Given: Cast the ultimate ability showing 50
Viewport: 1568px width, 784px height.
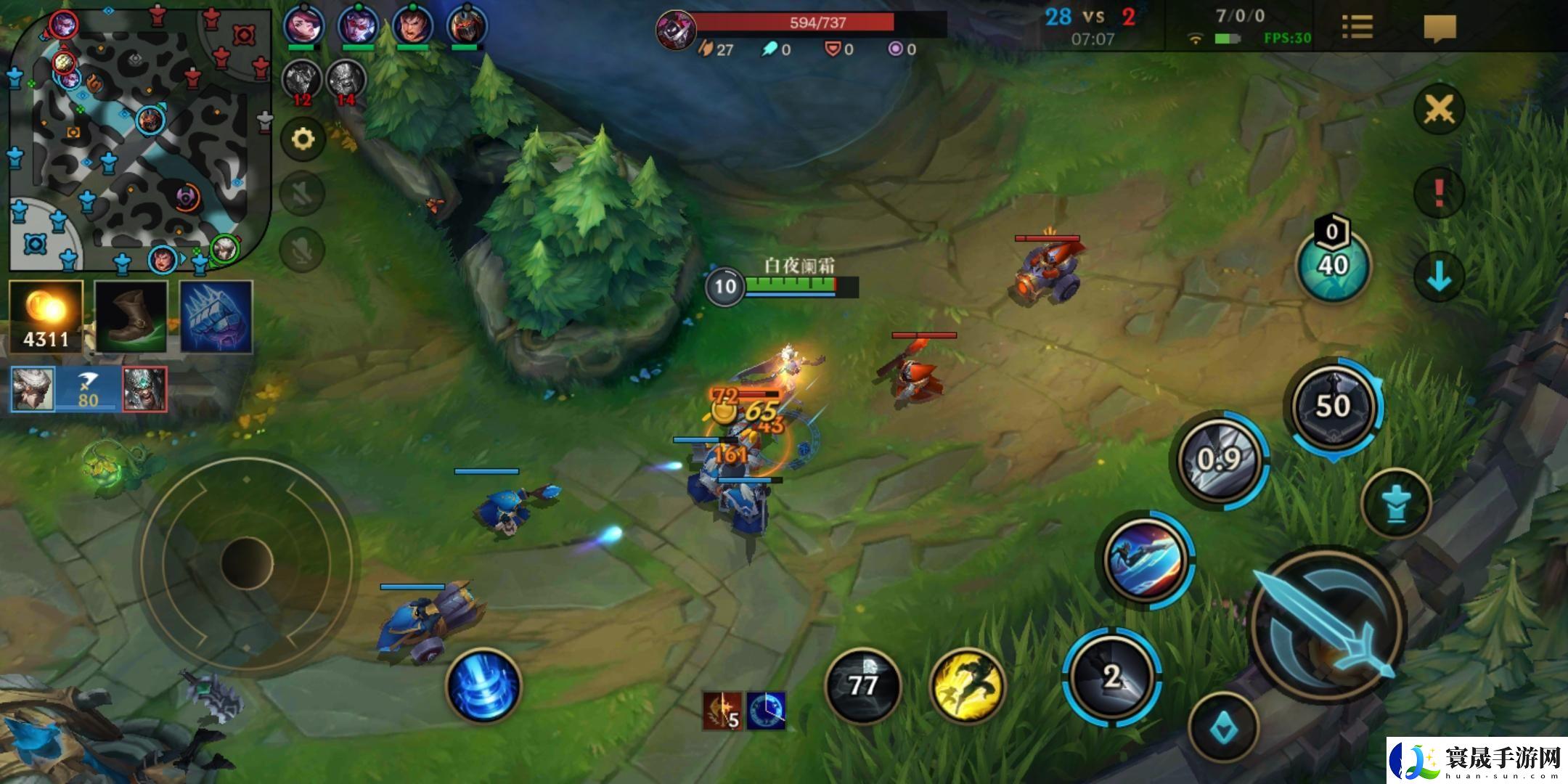Looking at the screenshot, I should [x=1333, y=407].
